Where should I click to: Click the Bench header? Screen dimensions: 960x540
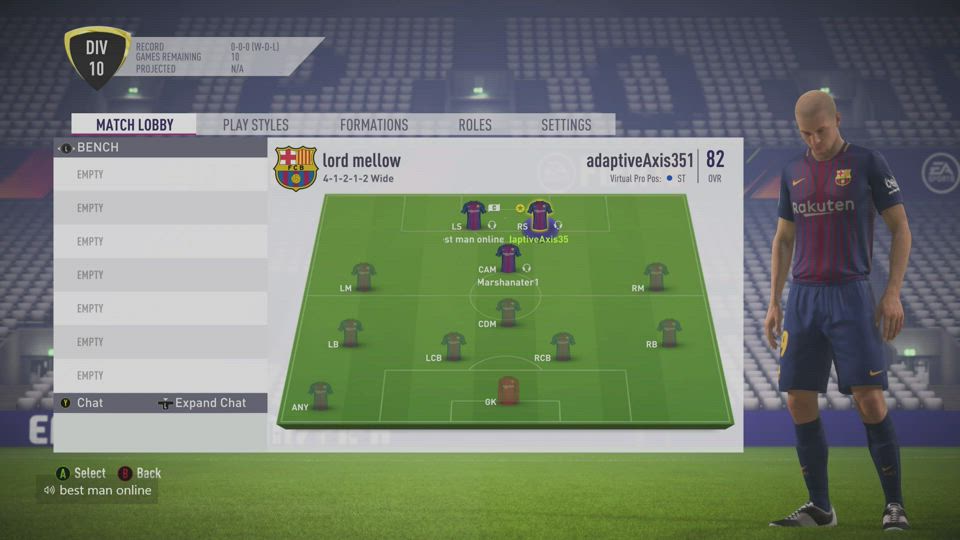click(97, 147)
